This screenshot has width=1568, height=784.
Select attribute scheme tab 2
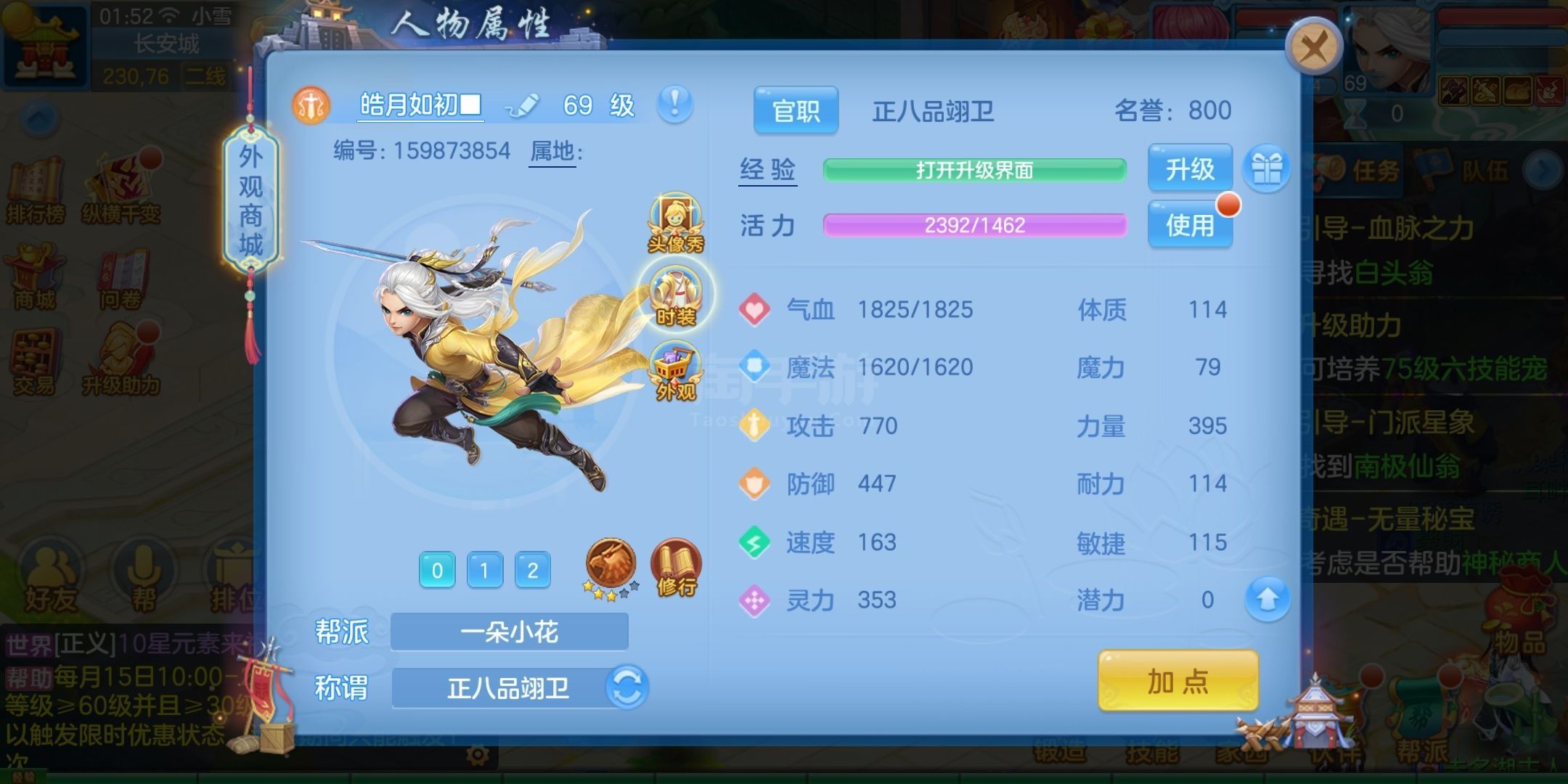point(534,572)
